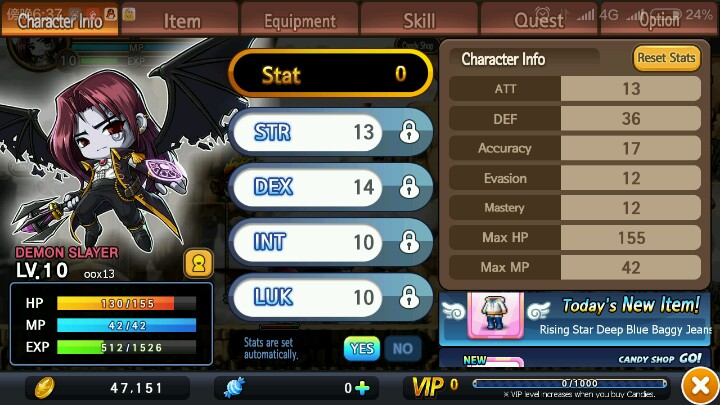
Task: Click the Reset Stats button
Action: pos(666,58)
